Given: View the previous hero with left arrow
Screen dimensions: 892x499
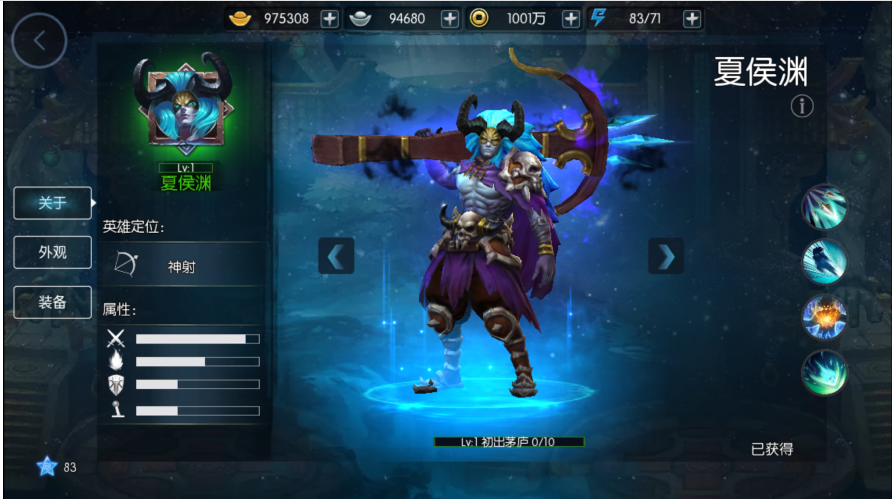Looking at the screenshot, I should (x=336, y=256).
